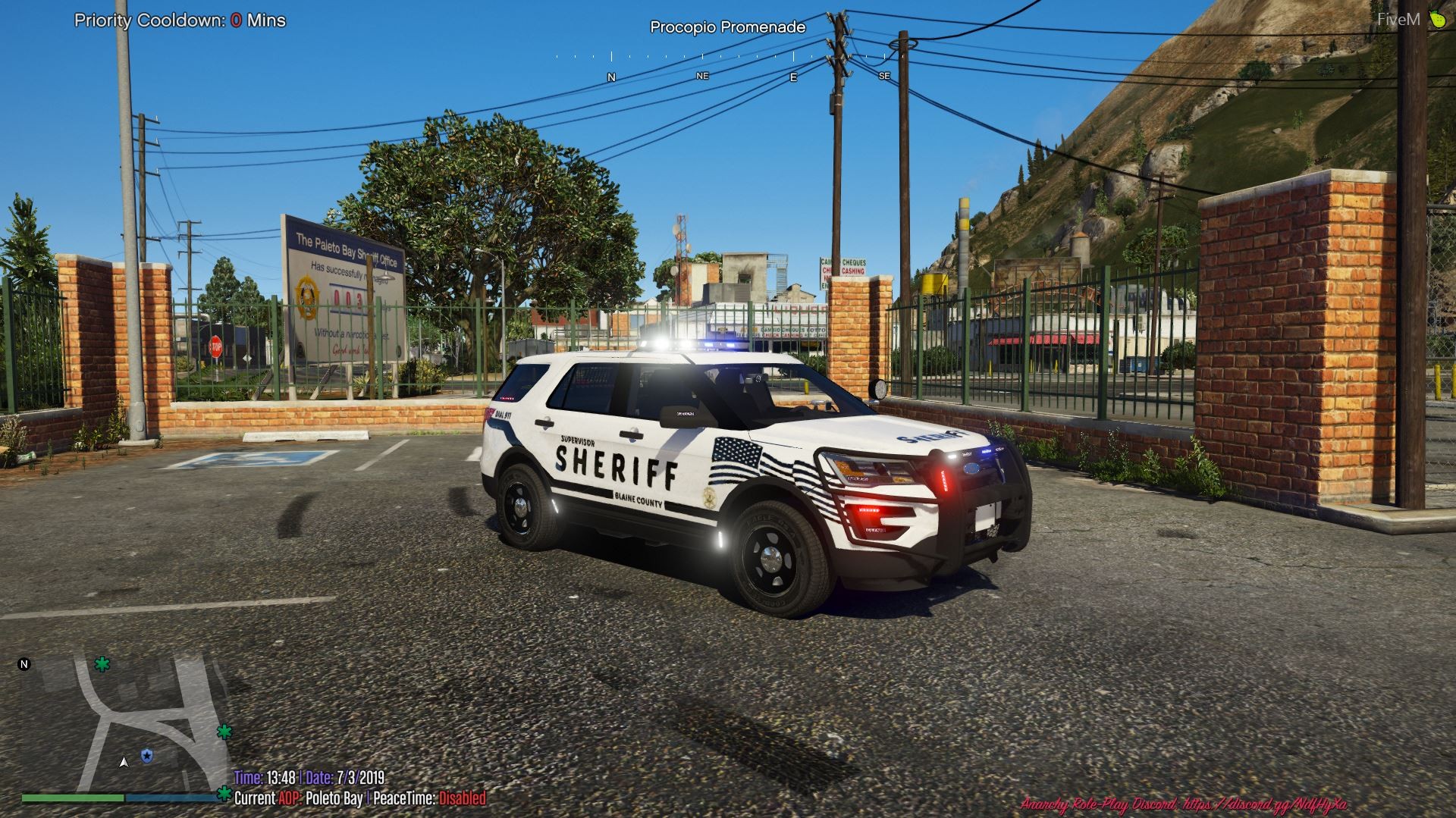Click the white player arrow on minimap
The height and width of the screenshot is (818, 1456).
click(x=124, y=762)
